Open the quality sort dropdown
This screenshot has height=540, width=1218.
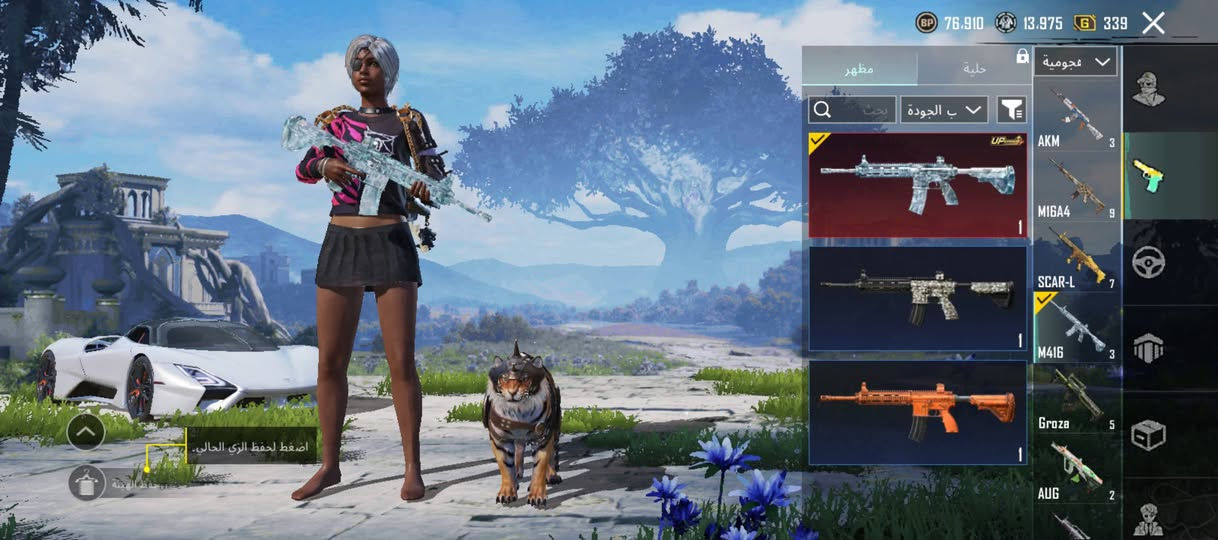943,109
